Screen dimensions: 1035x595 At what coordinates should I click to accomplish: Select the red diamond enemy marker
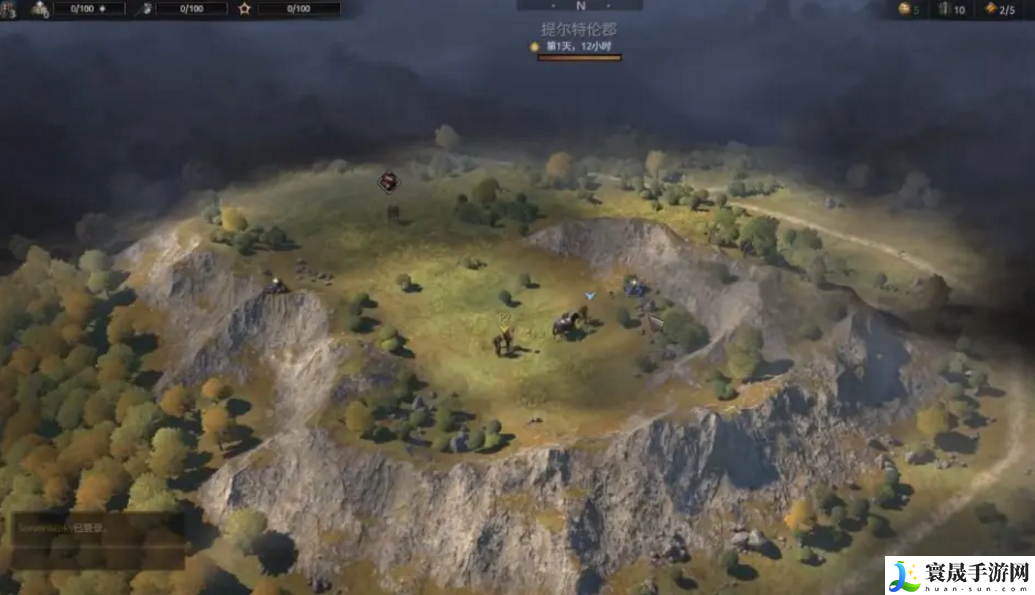pos(388,182)
